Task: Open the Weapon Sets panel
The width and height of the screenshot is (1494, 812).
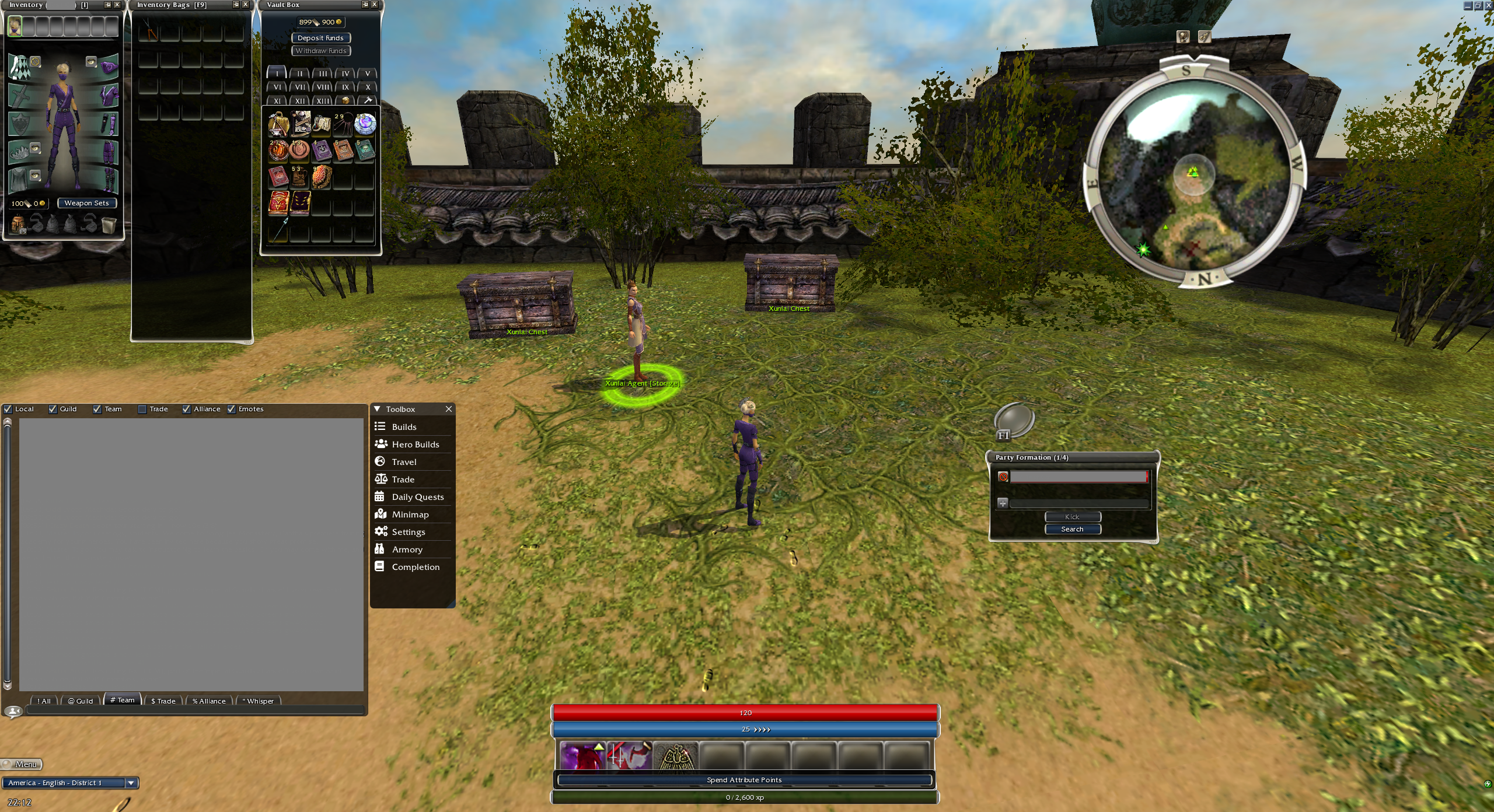Action: (86, 203)
